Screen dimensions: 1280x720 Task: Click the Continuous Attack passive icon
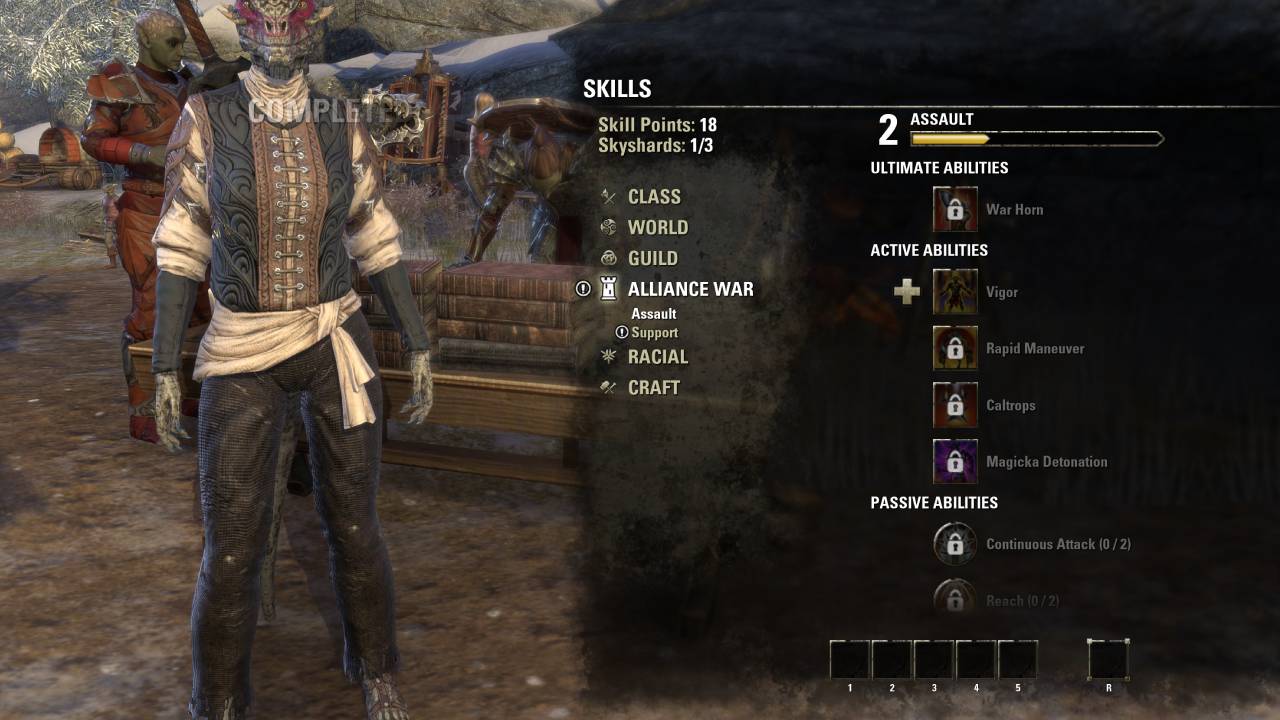click(955, 544)
